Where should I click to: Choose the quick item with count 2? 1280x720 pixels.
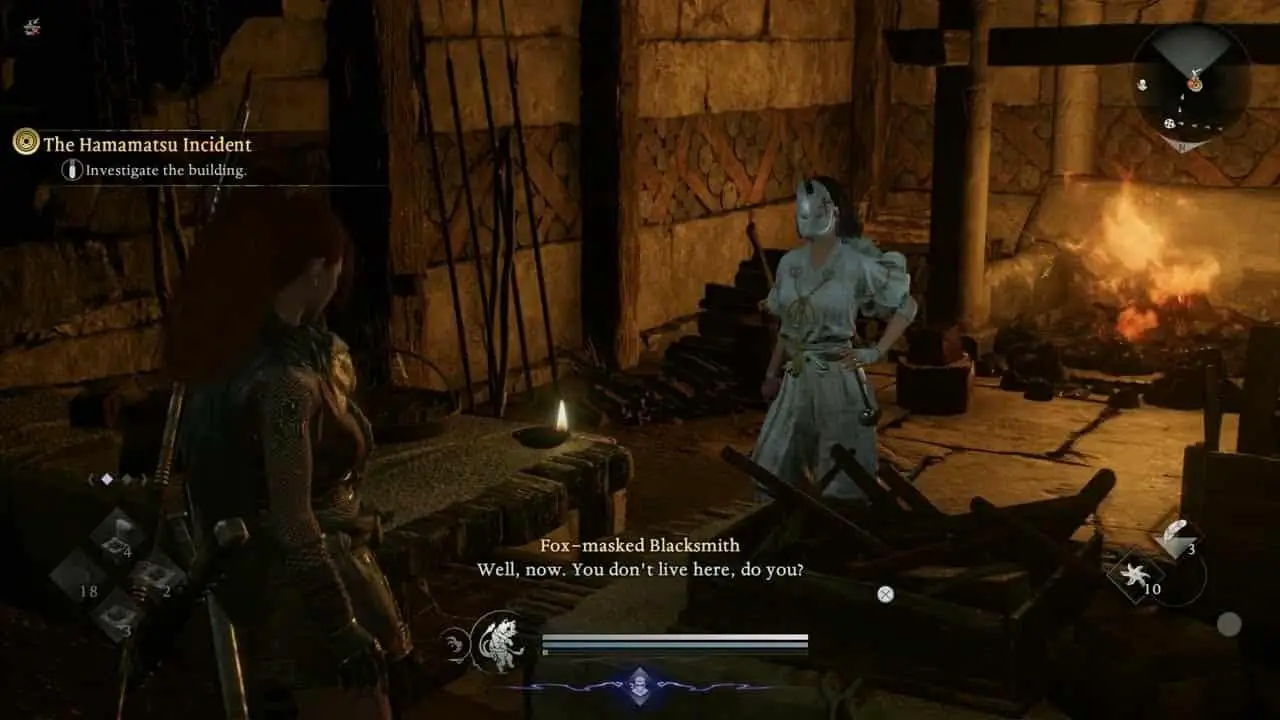158,579
